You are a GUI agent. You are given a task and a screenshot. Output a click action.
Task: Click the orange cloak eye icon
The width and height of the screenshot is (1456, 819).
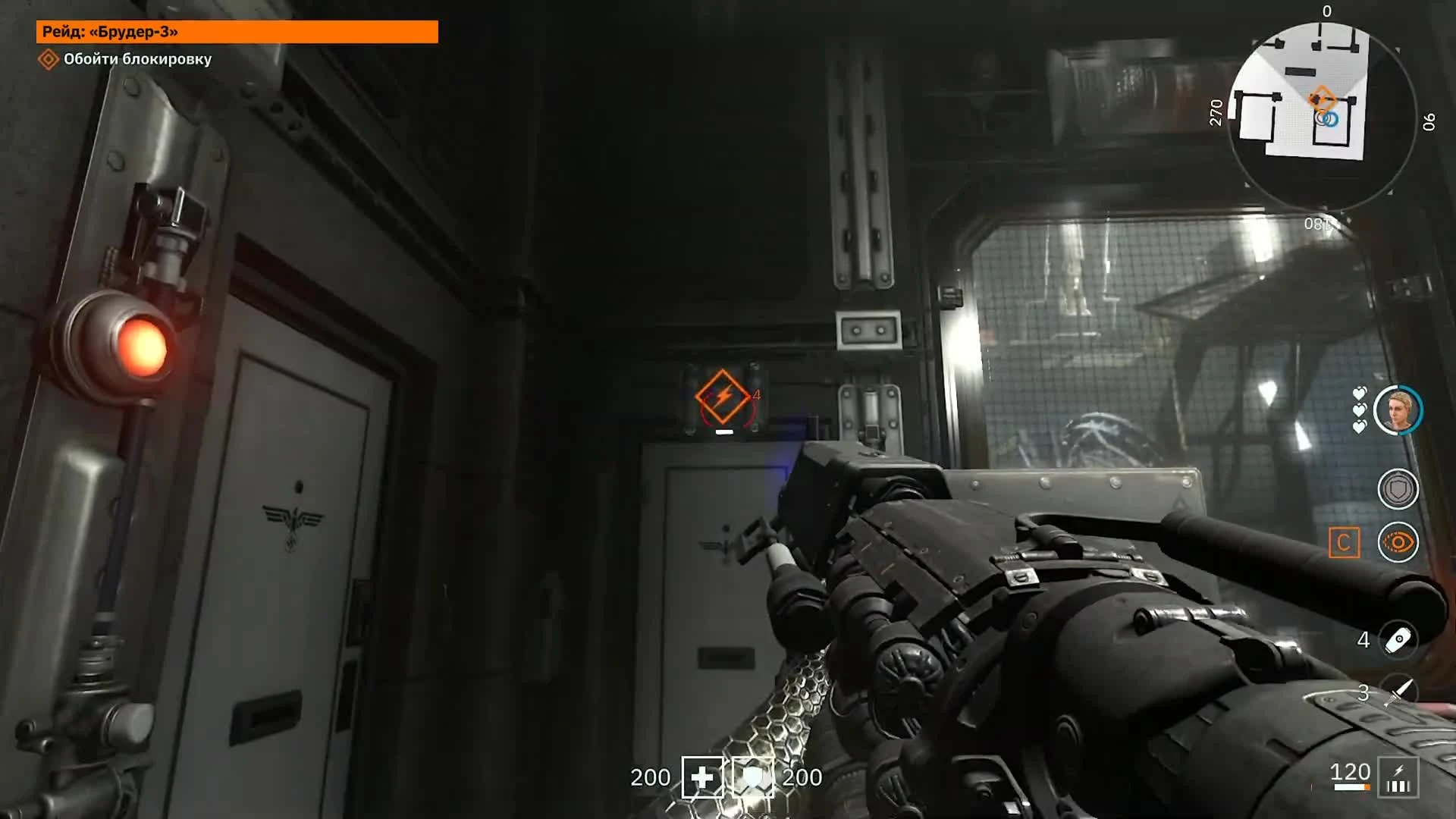[x=1398, y=543]
